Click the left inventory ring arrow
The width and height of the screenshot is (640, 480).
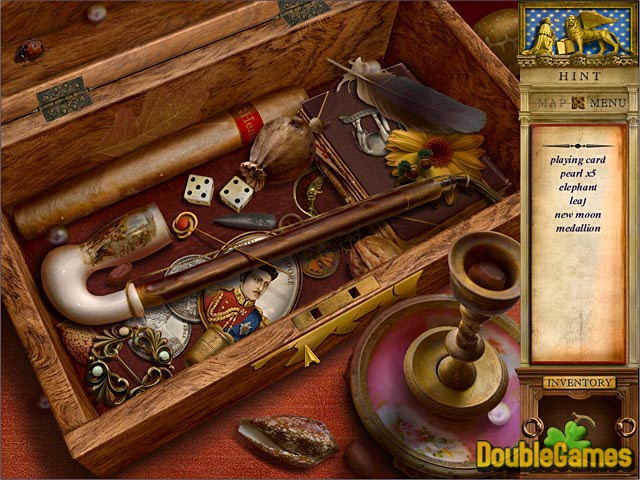532,427
